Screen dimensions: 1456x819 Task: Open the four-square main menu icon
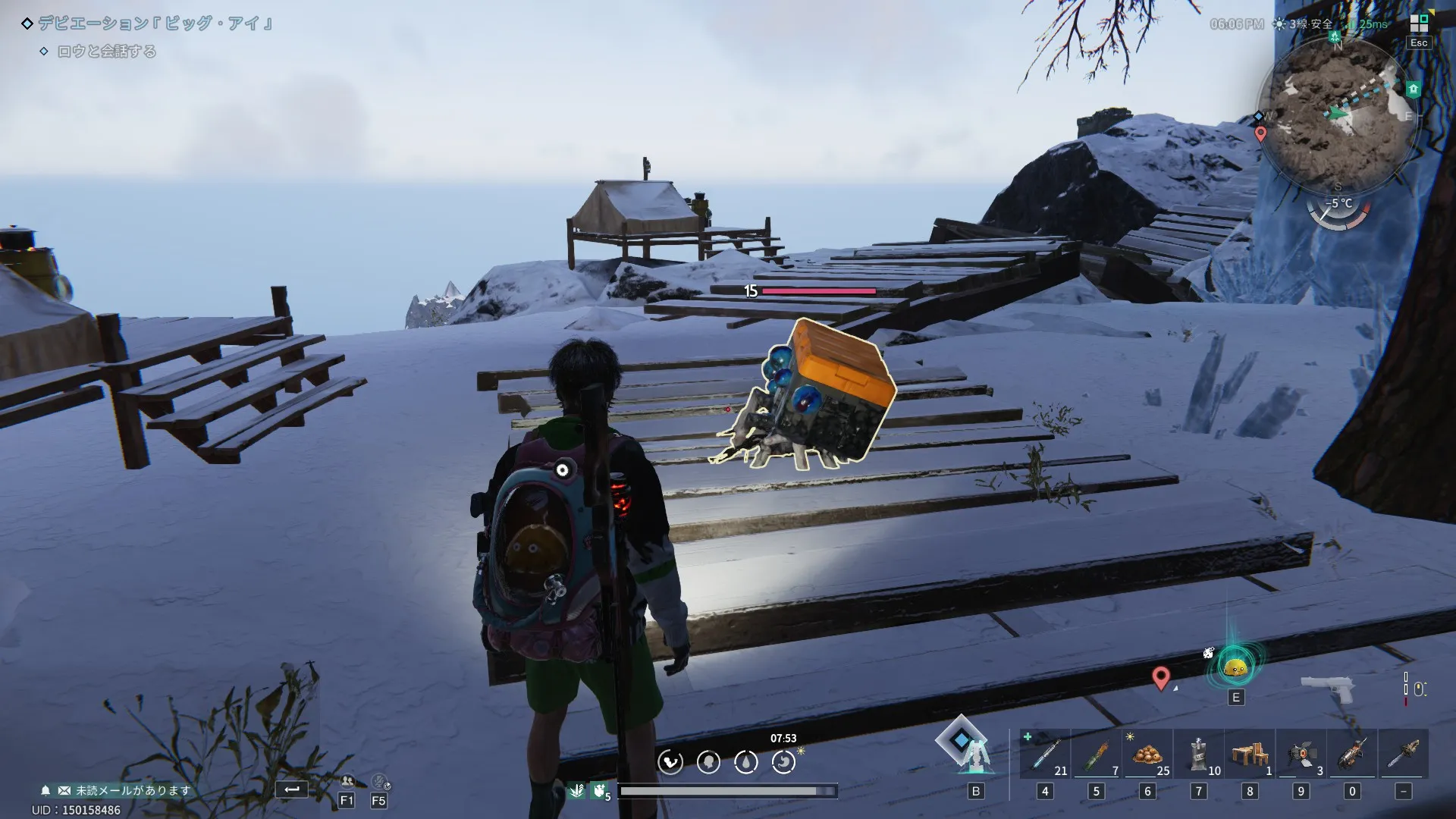tap(1419, 24)
